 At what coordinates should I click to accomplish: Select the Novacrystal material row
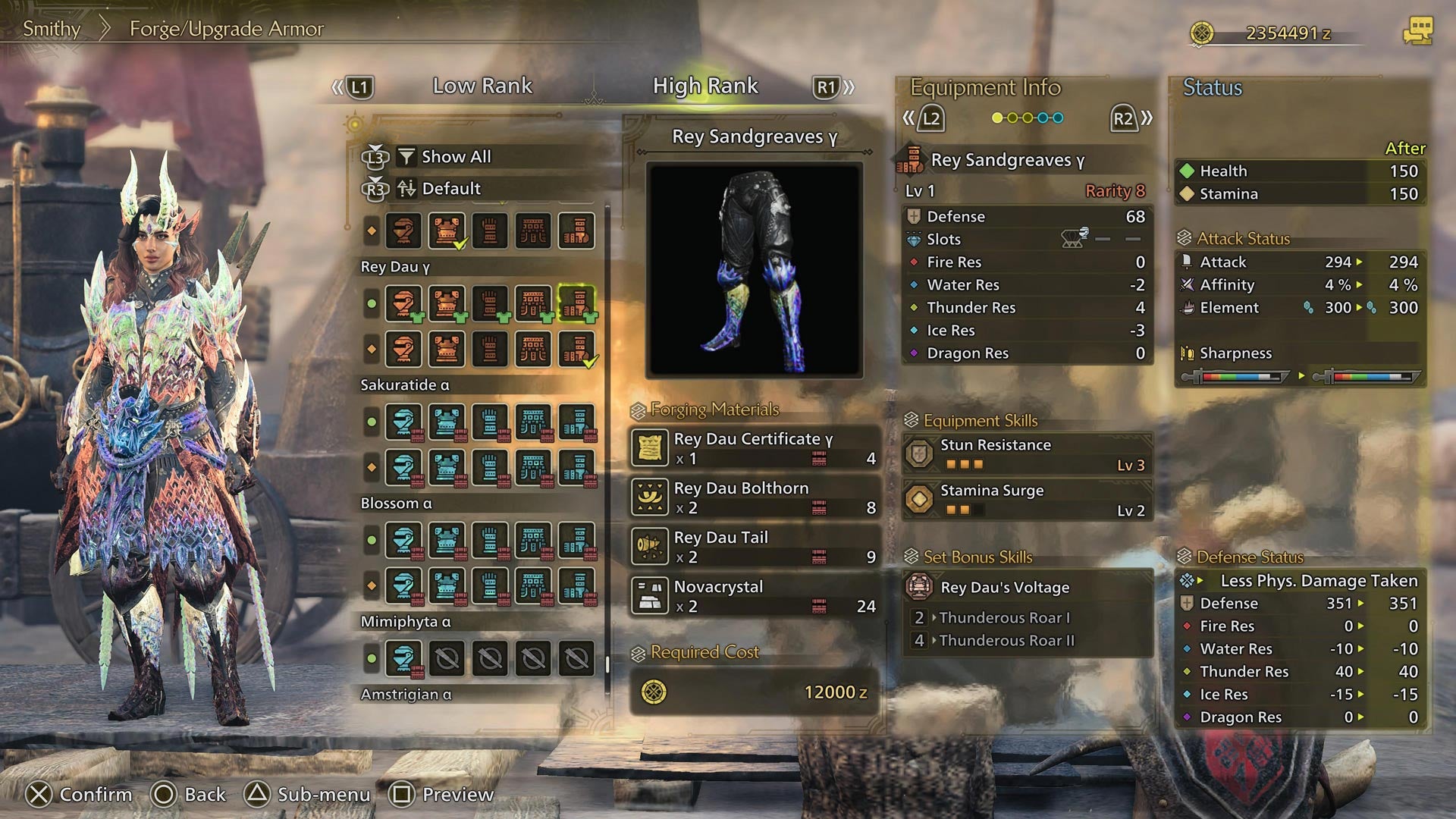point(755,596)
